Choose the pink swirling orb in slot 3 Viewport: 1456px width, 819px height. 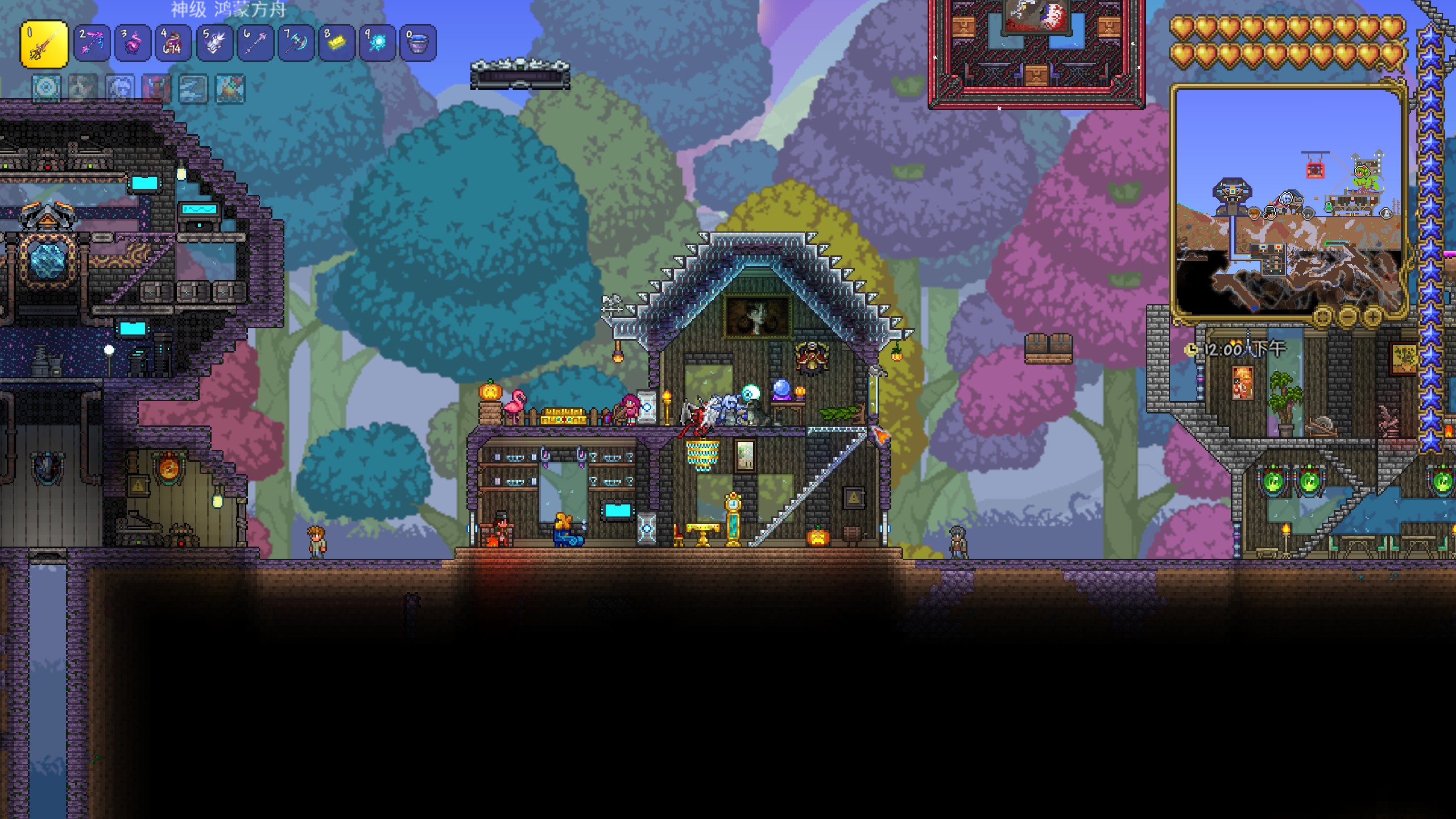point(133,43)
